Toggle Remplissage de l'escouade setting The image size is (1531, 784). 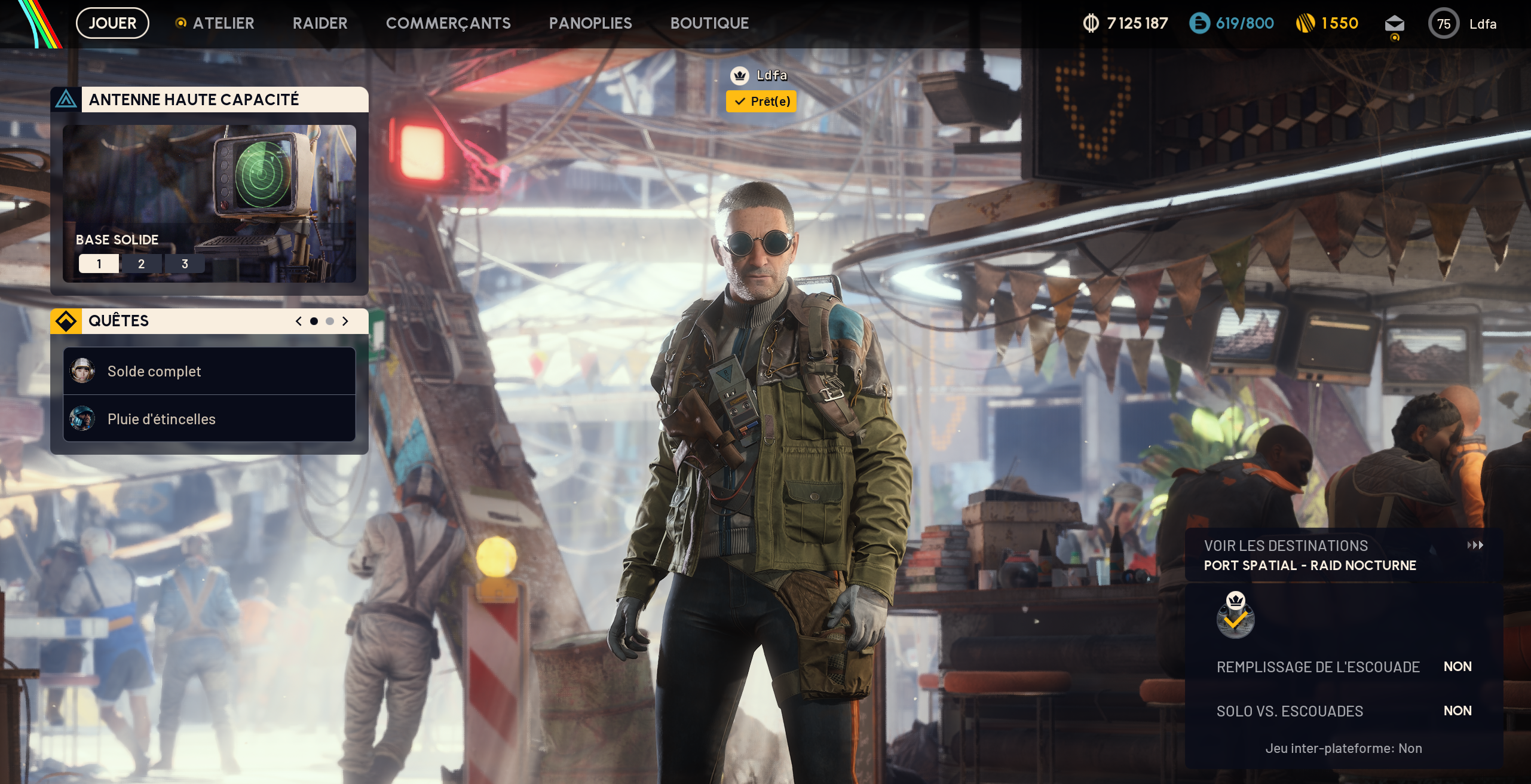(1343, 667)
